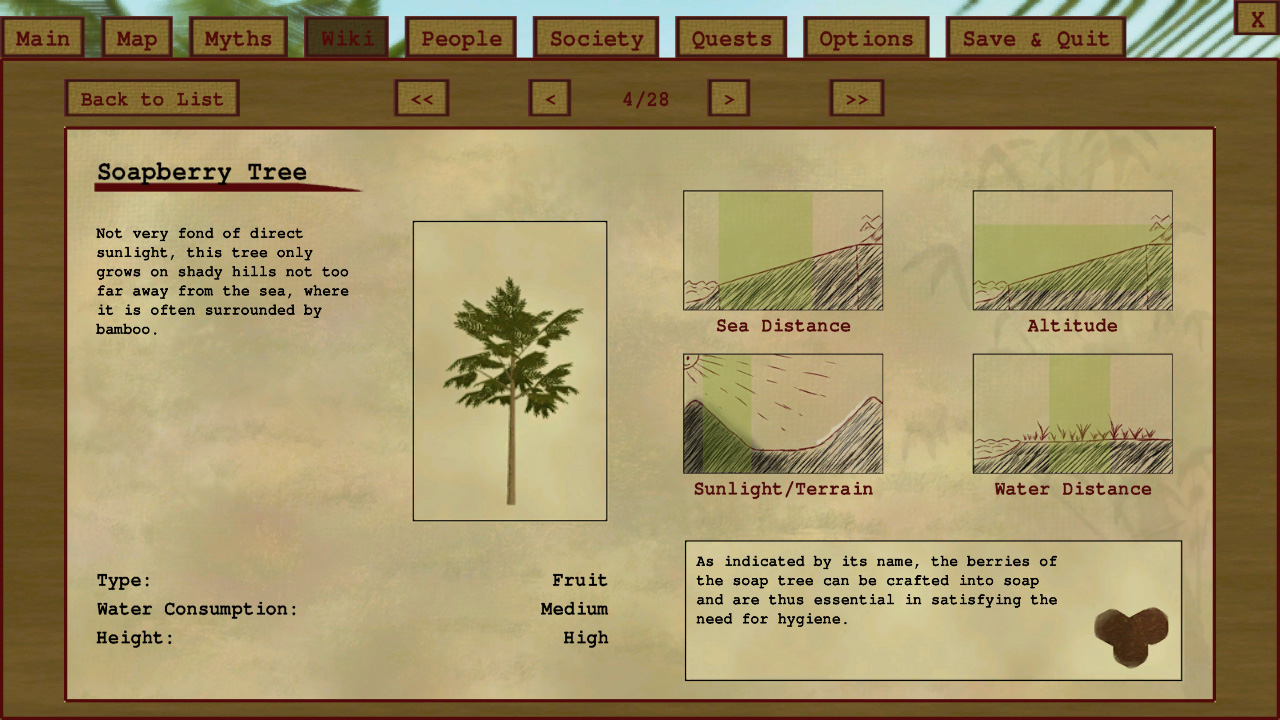Go to the previous wiki entry

(550, 99)
